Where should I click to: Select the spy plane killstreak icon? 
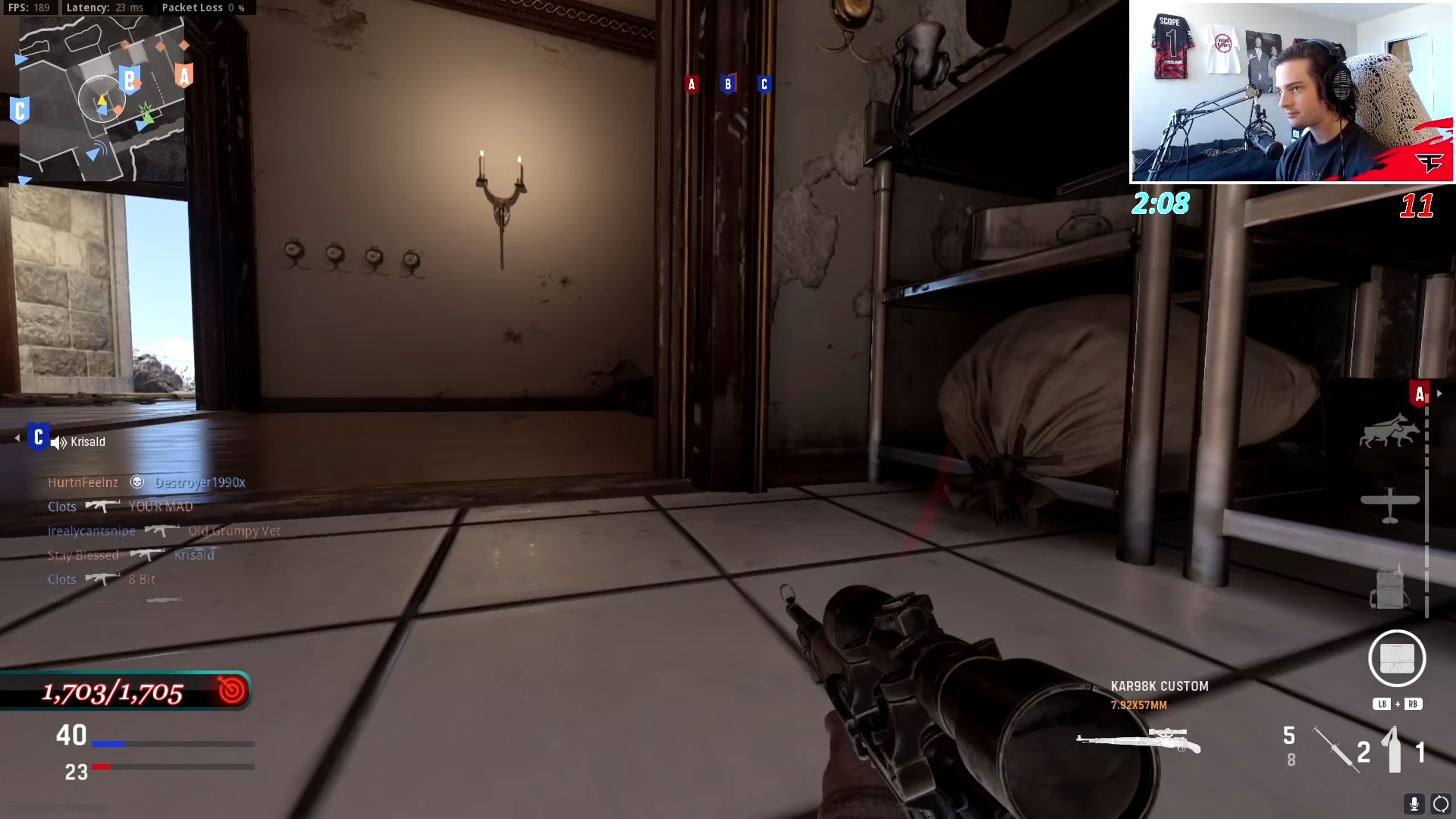click(x=1390, y=500)
